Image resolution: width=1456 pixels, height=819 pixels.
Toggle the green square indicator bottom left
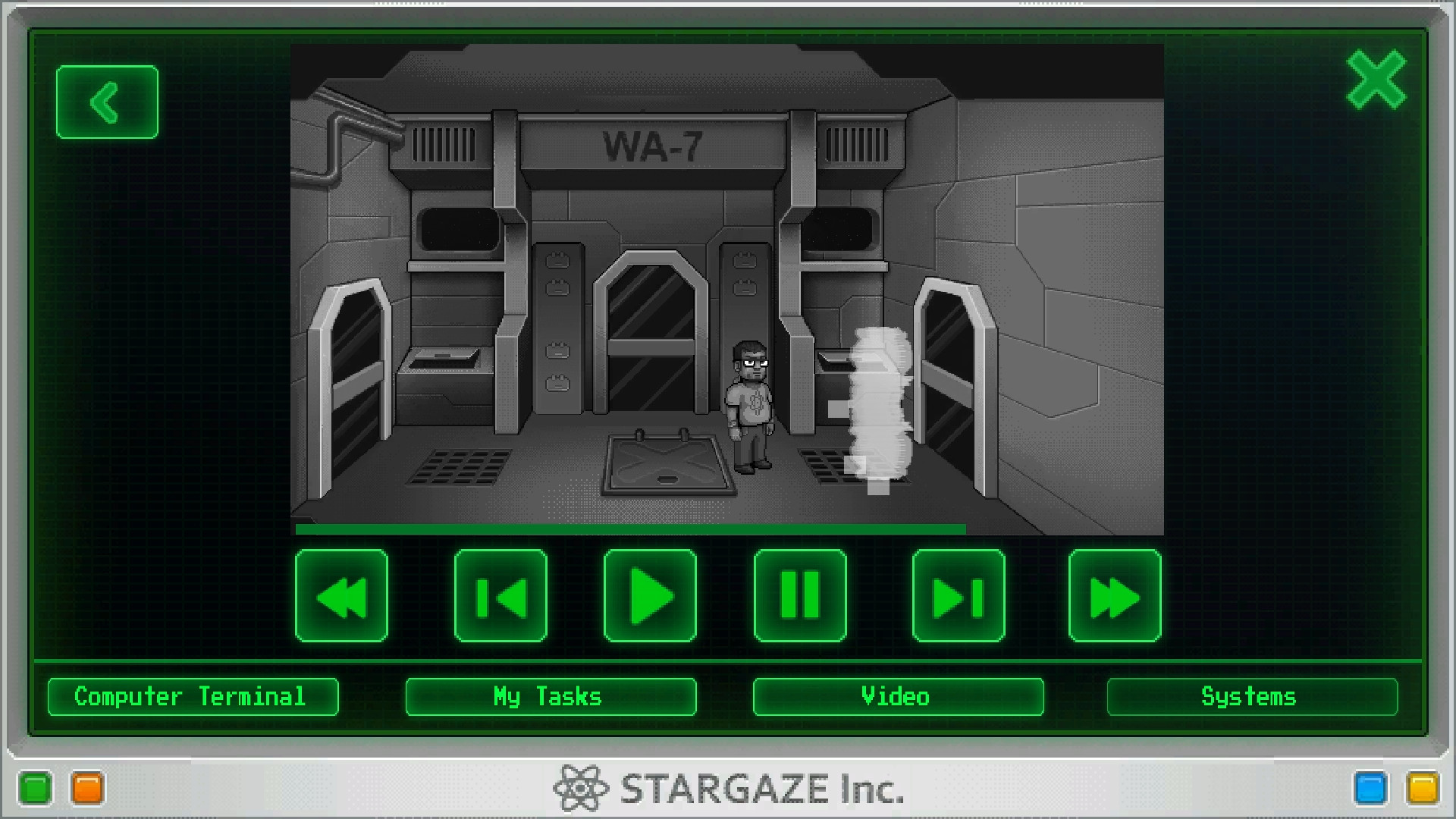(x=36, y=789)
